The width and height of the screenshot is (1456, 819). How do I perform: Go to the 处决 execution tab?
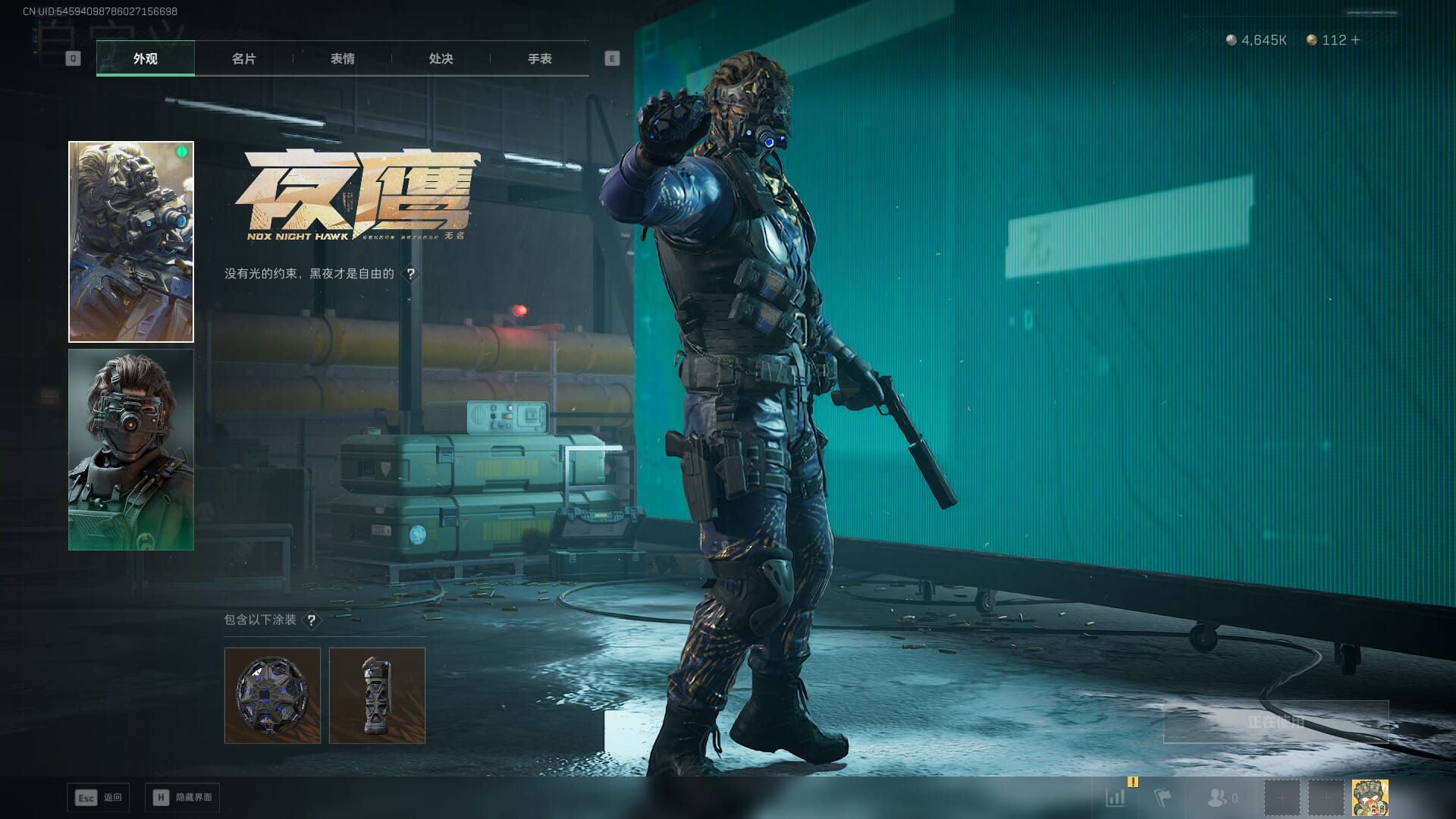coord(441,58)
